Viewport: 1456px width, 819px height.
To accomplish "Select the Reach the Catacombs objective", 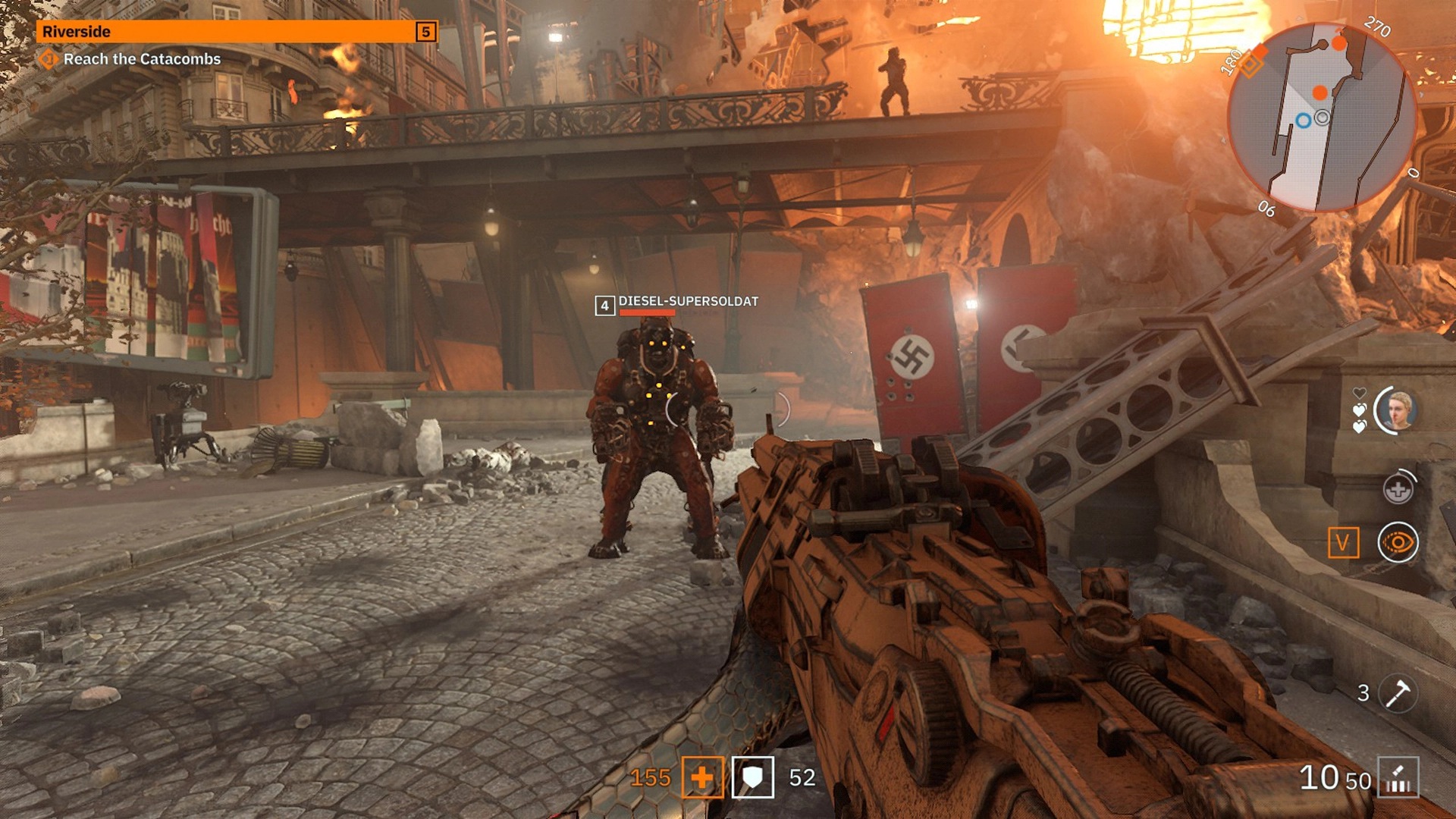I will point(142,59).
